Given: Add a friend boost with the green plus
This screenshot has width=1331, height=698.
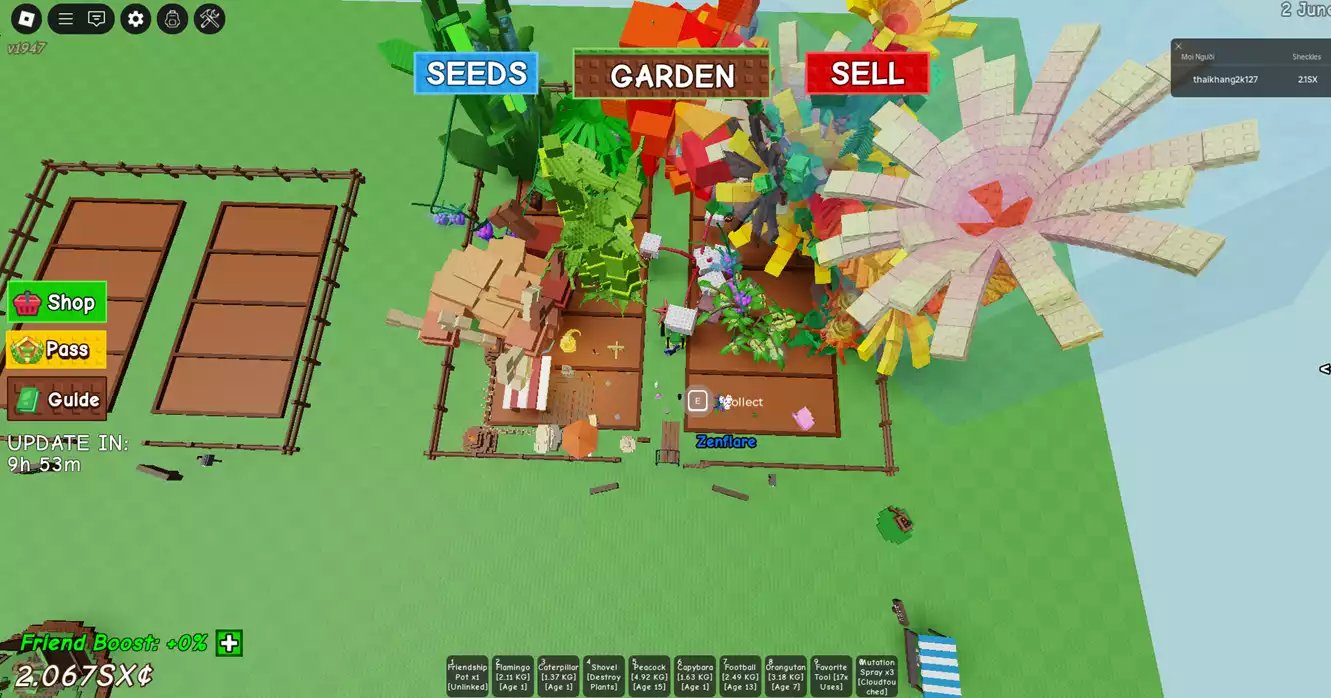Looking at the screenshot, I should coord(229,643).
